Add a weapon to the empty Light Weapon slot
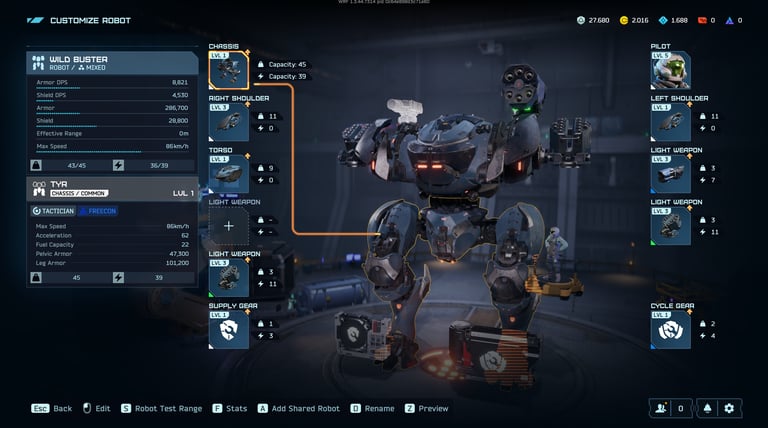This screenshot has width=768, height=428. coord(228,226)
